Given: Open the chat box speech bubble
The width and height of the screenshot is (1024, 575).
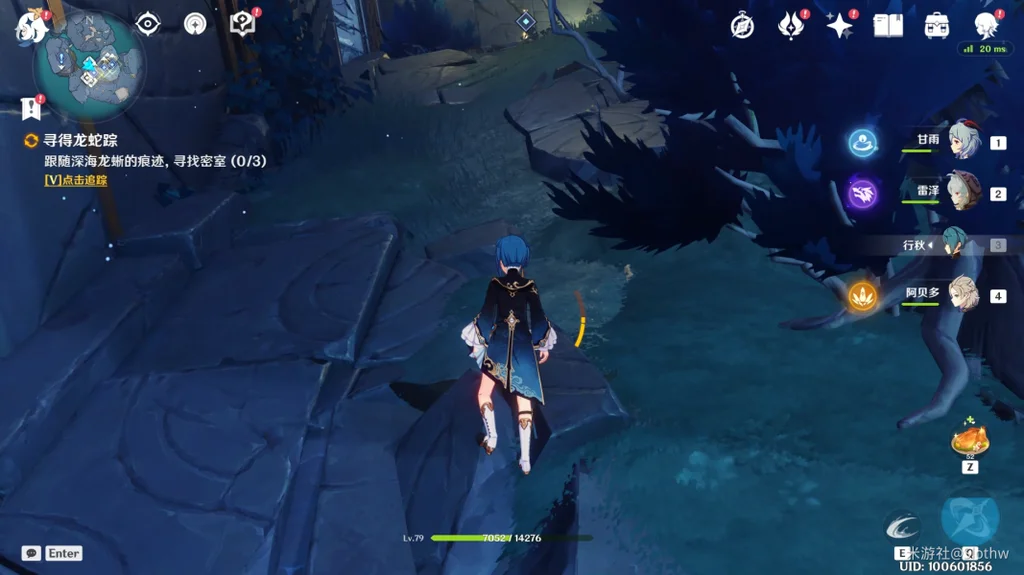Looking at the screenshot, I should [x=31, y=553].
